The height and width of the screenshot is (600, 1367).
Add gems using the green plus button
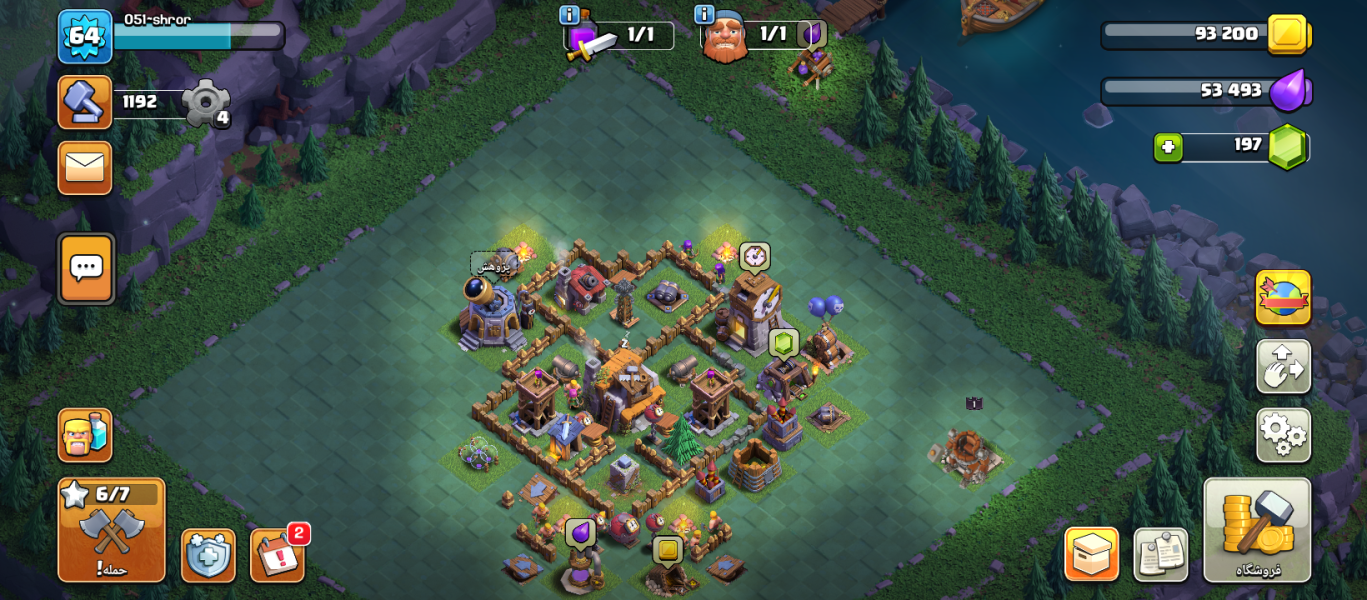(x=1167, y=147)
